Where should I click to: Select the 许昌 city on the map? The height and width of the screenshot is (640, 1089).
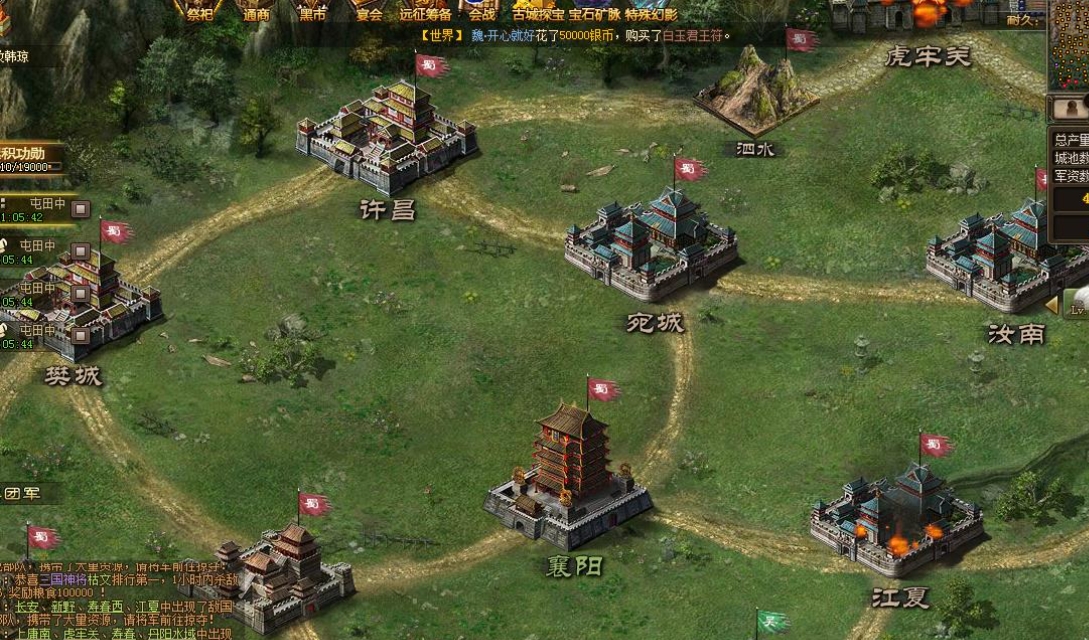tap(386, 140)
